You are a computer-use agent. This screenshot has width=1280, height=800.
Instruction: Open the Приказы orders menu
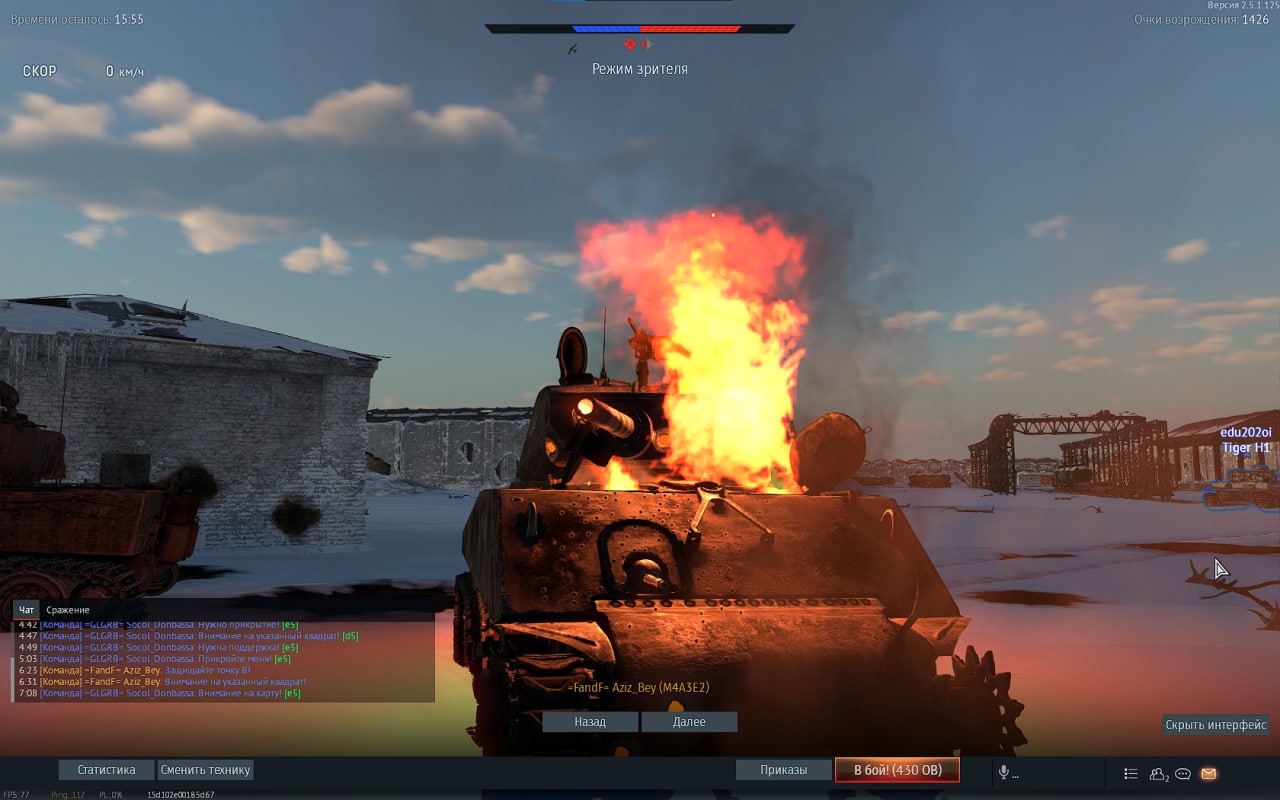tap(783, 770)
